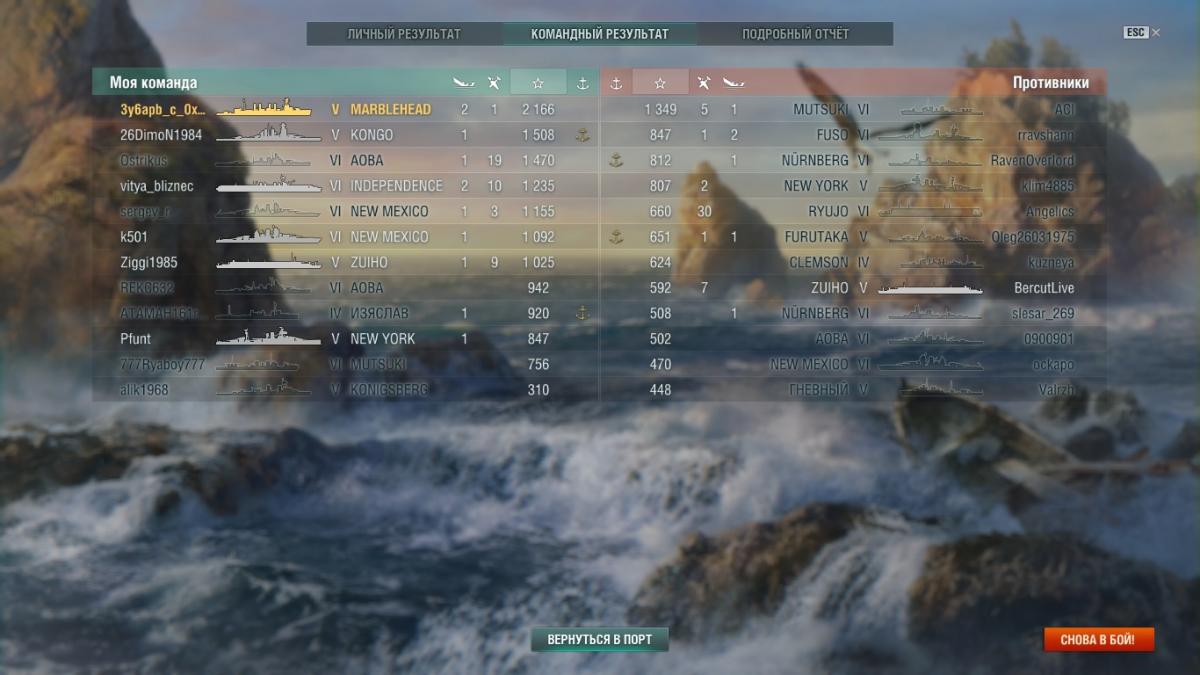Select enemy player kuzneya
The image size is (1200, 675).
tap(1049, 262)
